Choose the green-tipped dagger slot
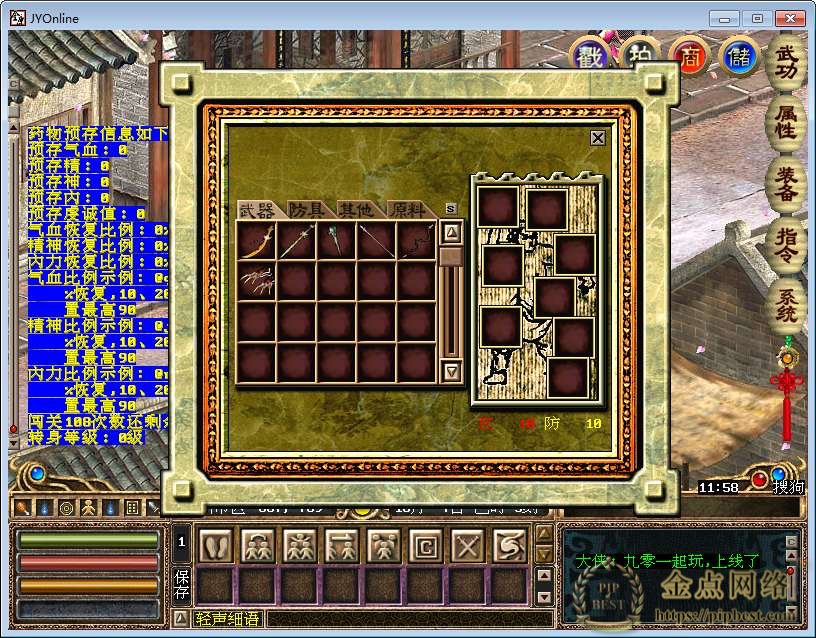The height and width of the screenshot is (638, 816). pos(337,241)
